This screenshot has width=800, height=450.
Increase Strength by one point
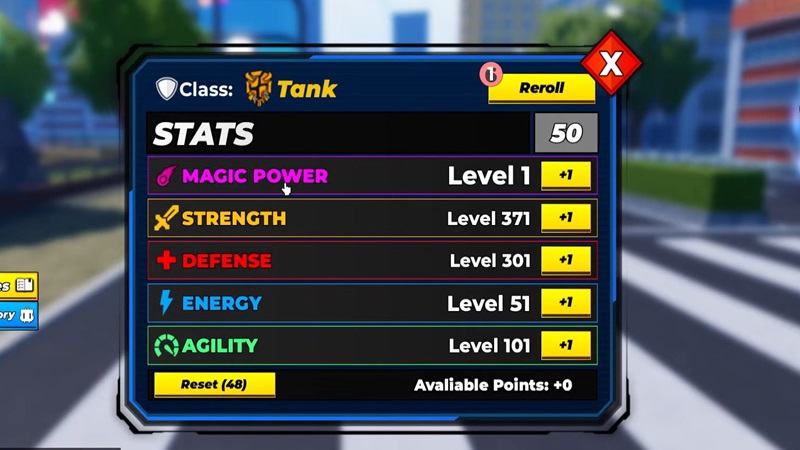click(x=566, y=218)
